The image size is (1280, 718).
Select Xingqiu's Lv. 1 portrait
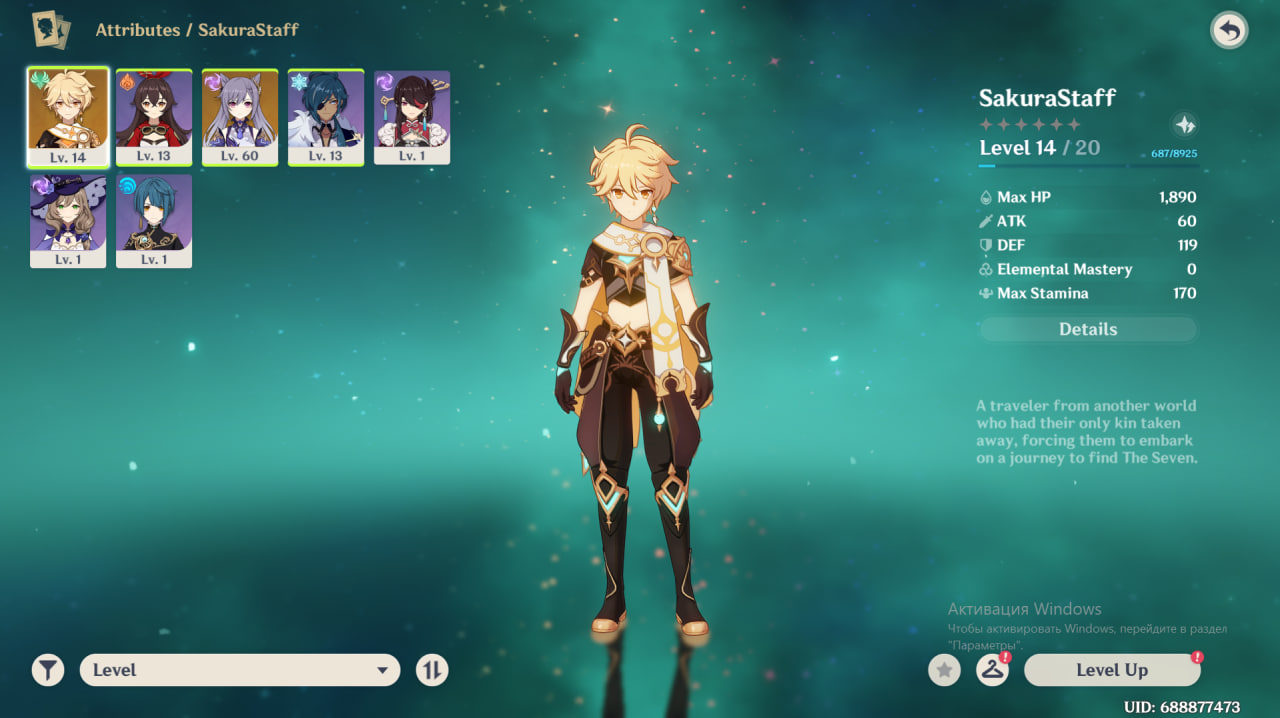pos(154,221)
